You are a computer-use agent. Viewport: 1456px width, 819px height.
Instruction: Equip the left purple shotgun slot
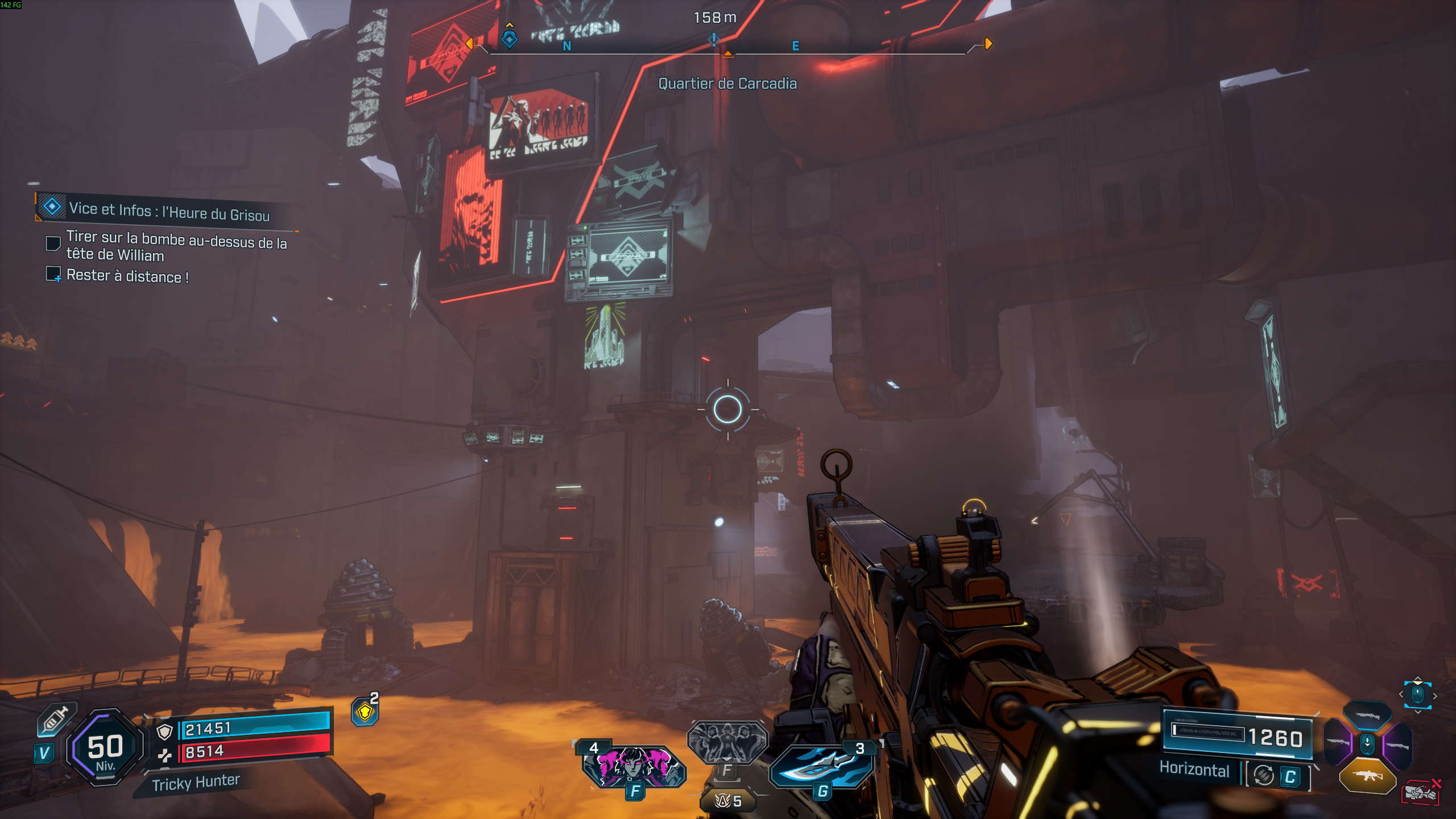[x=1338, y=742]
